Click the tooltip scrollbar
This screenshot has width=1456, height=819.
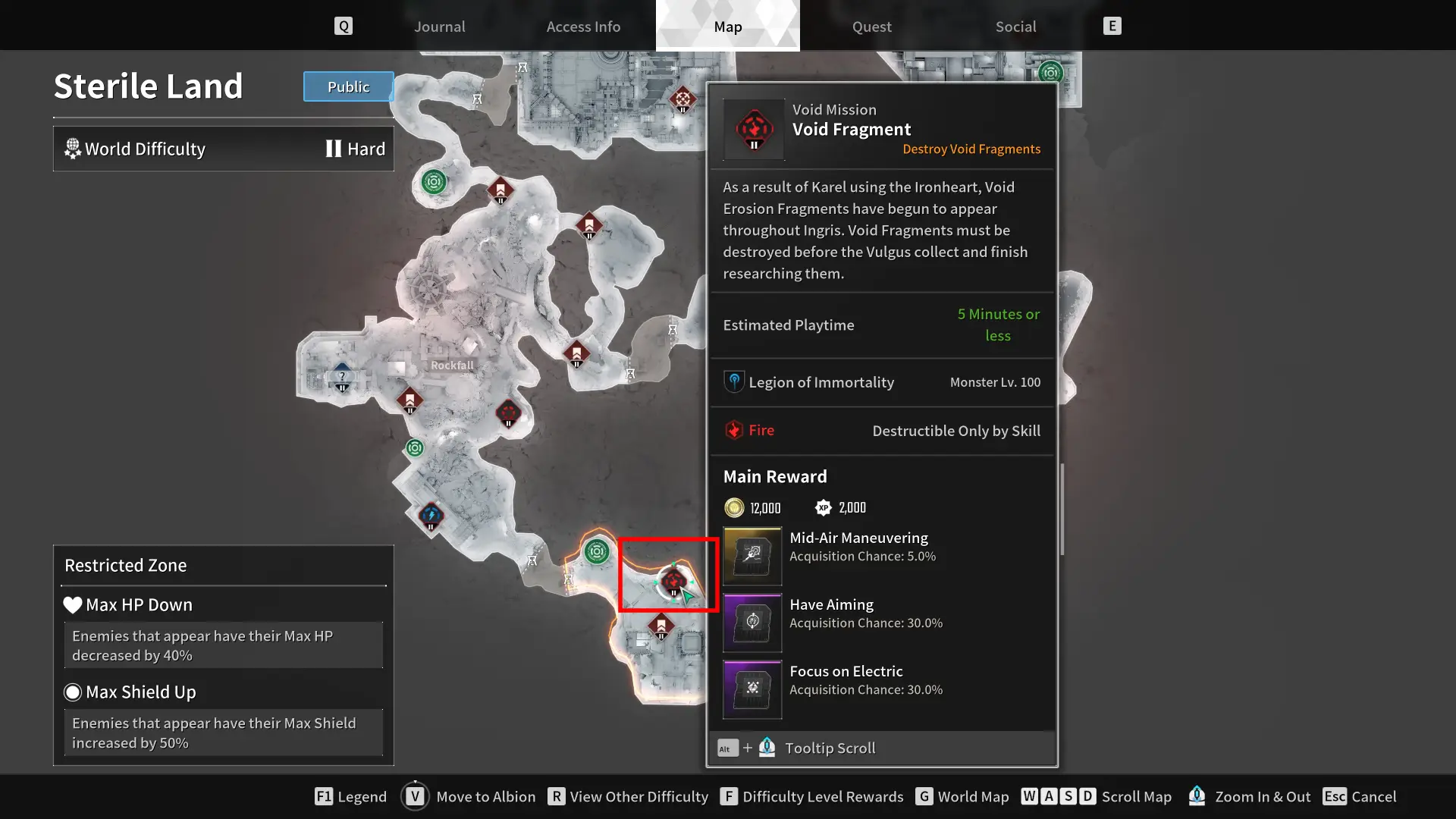click(x=1062, y=509)
